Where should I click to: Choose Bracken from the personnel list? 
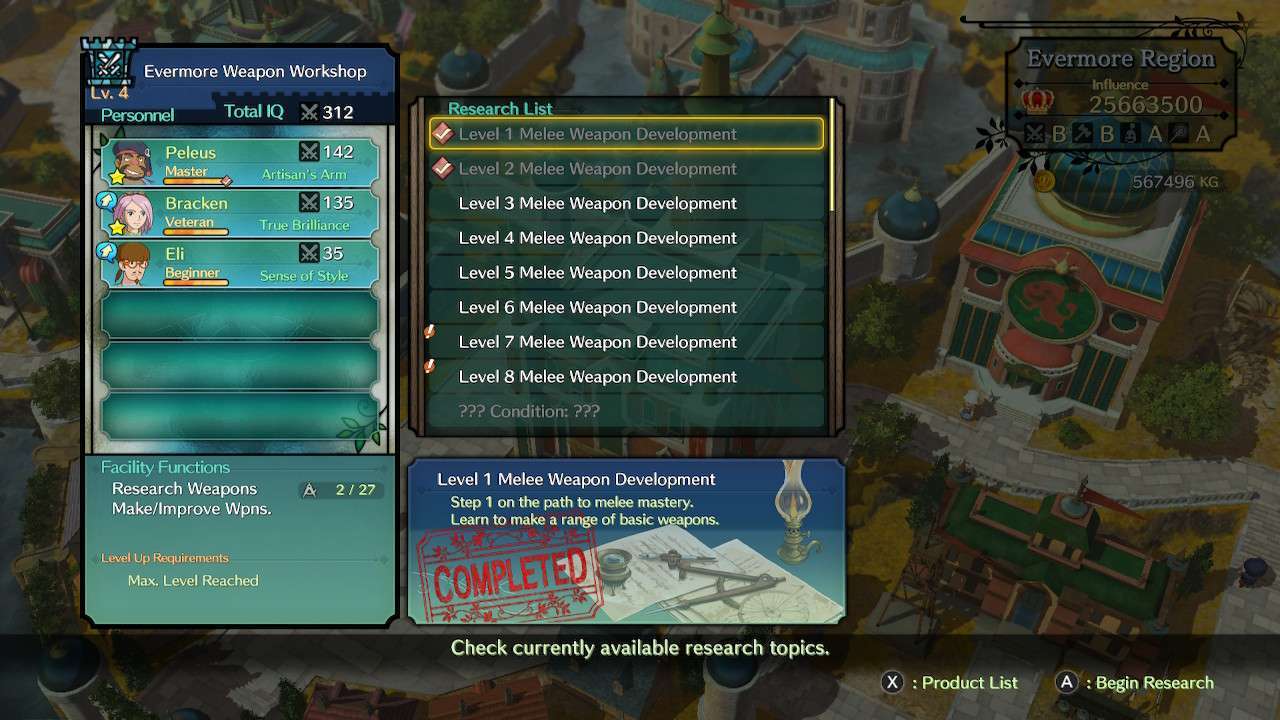click(240, 212)
